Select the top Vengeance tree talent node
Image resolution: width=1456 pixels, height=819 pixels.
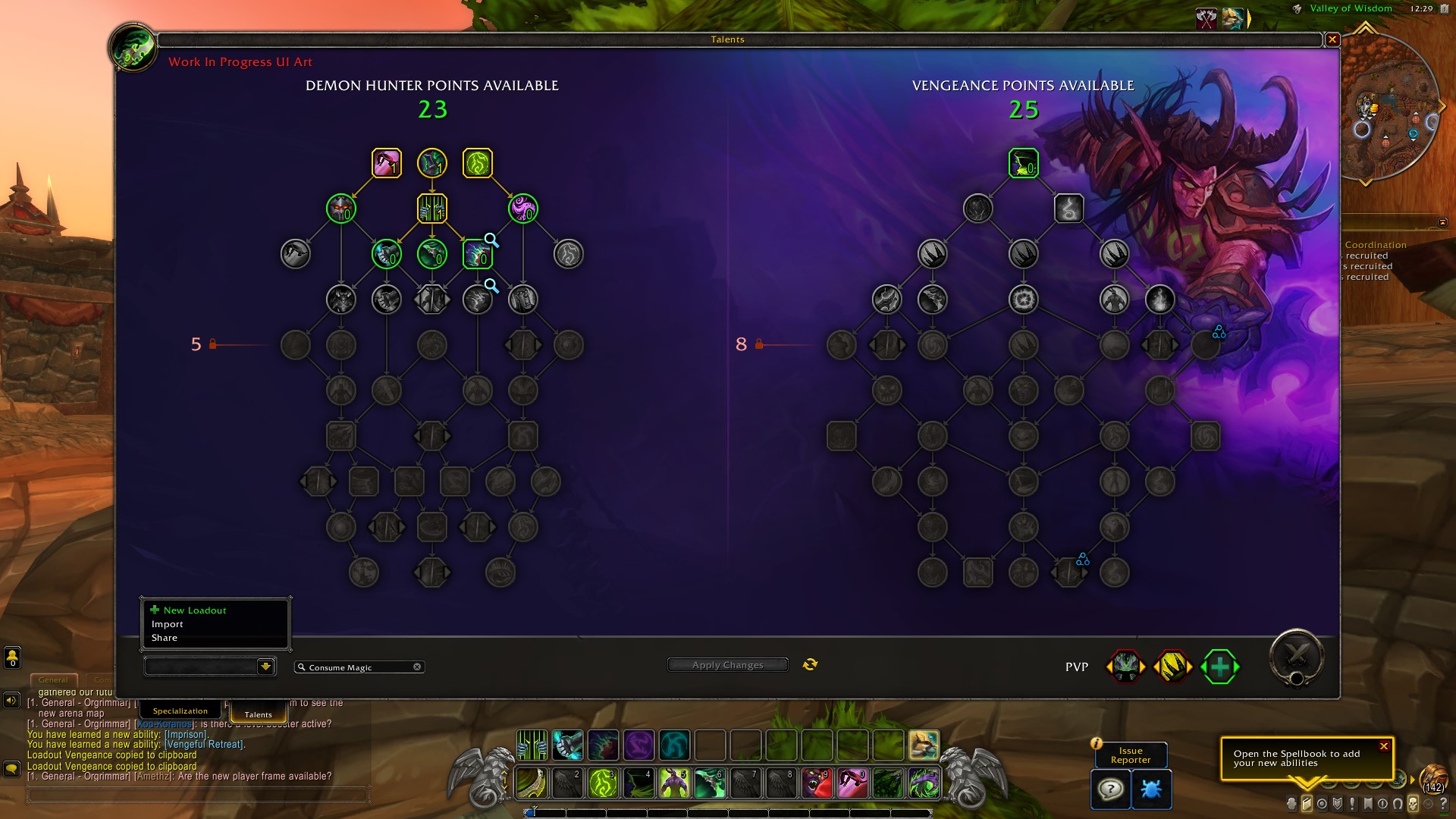(1023, 163)
